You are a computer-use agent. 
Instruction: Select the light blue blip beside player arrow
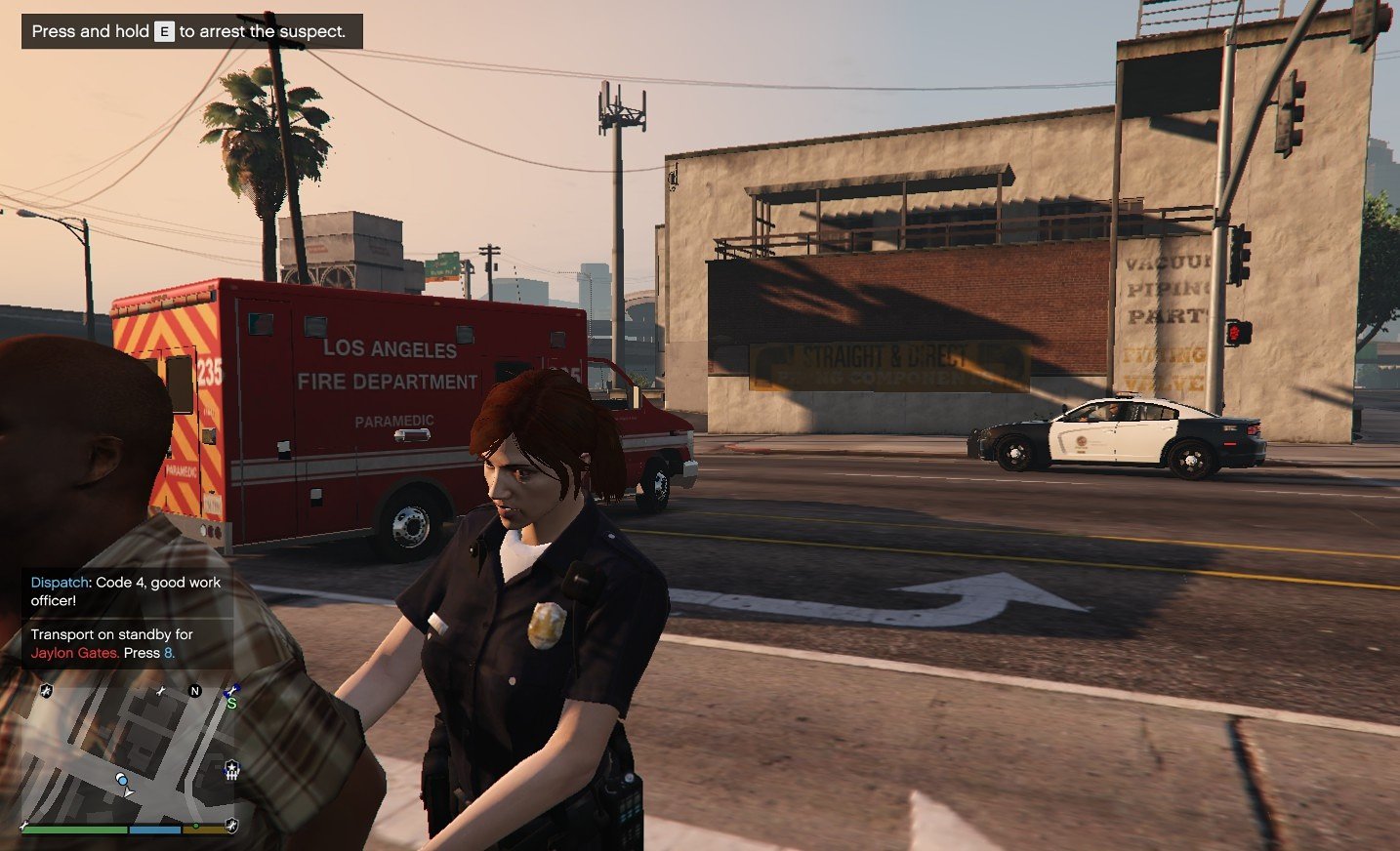pyautogui.click(x=121, y=779)
